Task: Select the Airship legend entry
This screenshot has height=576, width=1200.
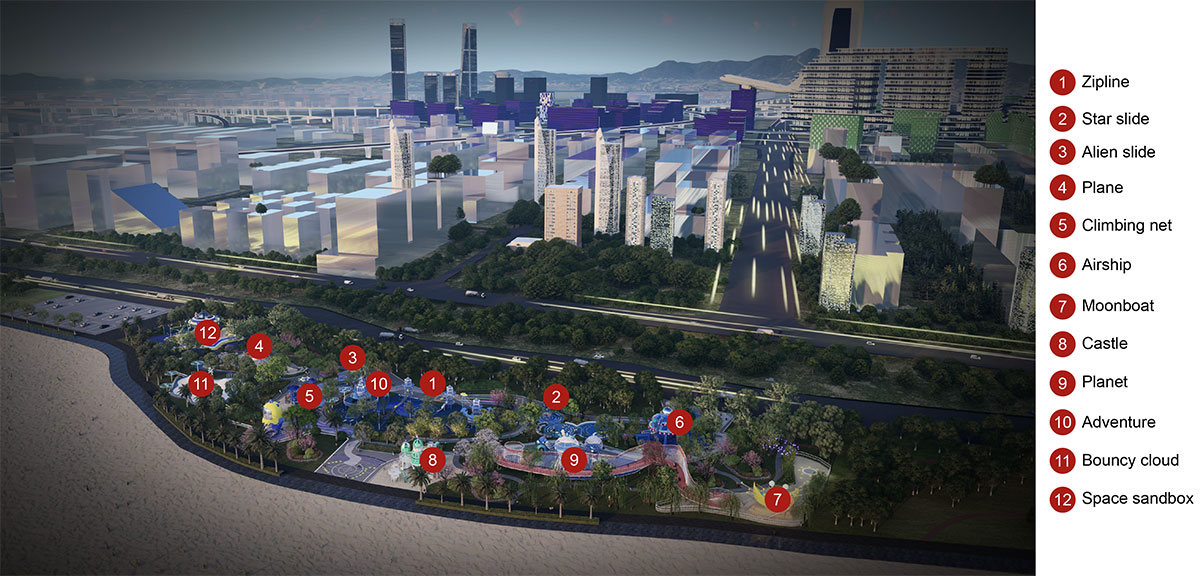Action: click(1106, 265)
